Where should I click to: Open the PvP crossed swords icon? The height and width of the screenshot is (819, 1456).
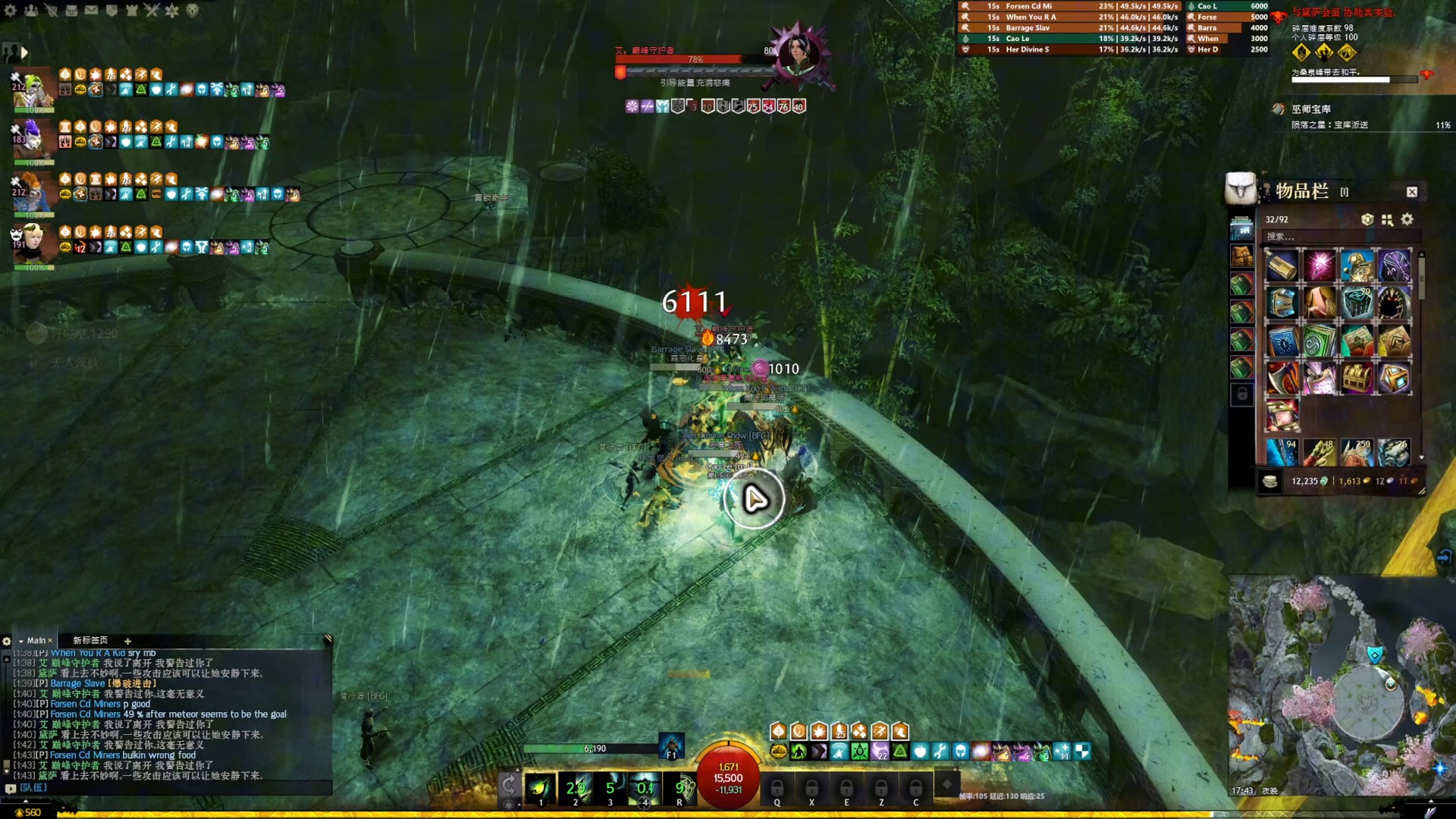tap(152, 11)
